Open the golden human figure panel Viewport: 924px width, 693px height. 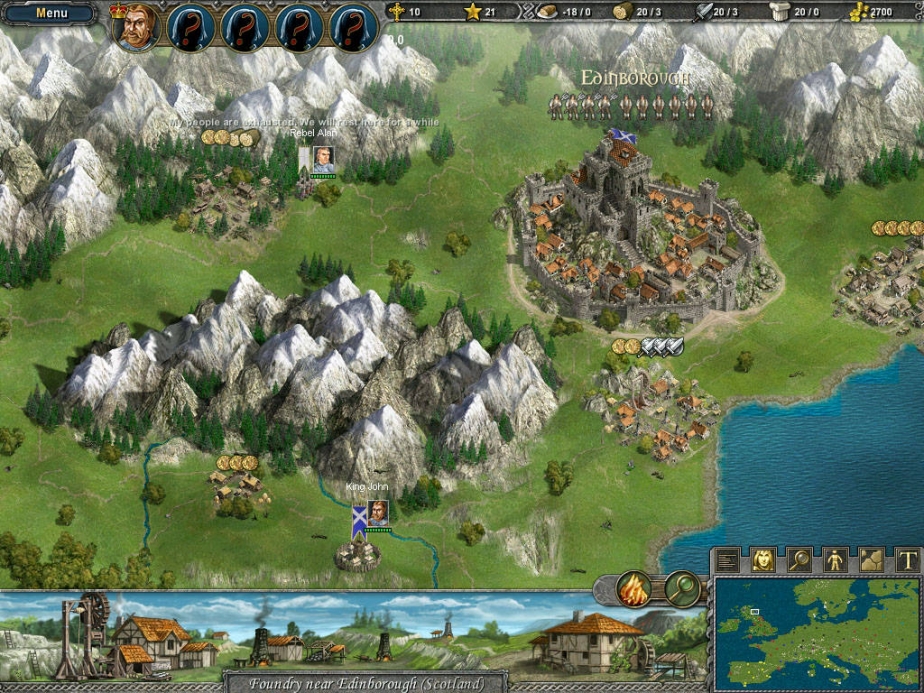pos(835,561)
